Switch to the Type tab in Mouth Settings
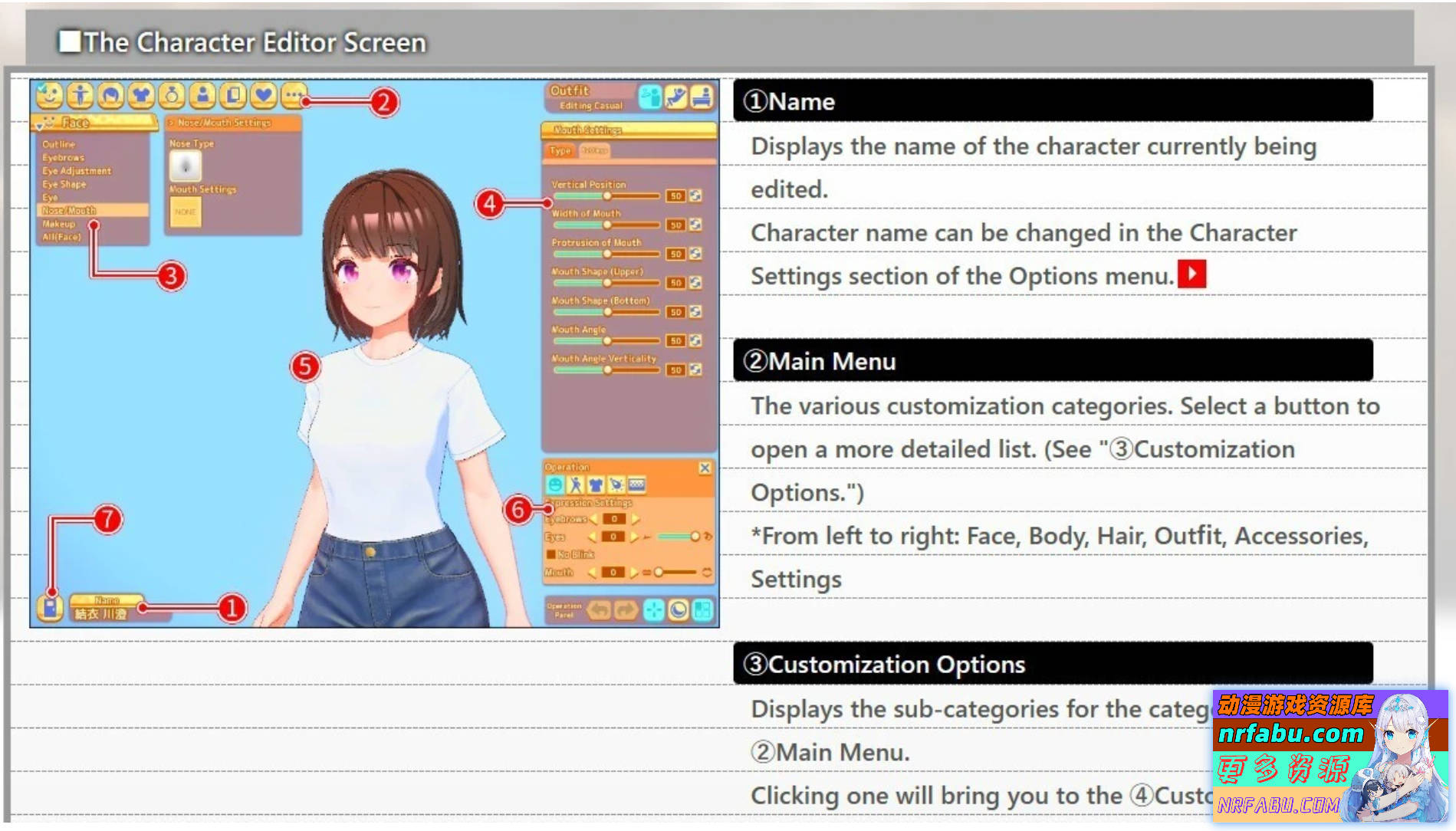The height and width of the screenshot is (831, 1456). (560, 151)
